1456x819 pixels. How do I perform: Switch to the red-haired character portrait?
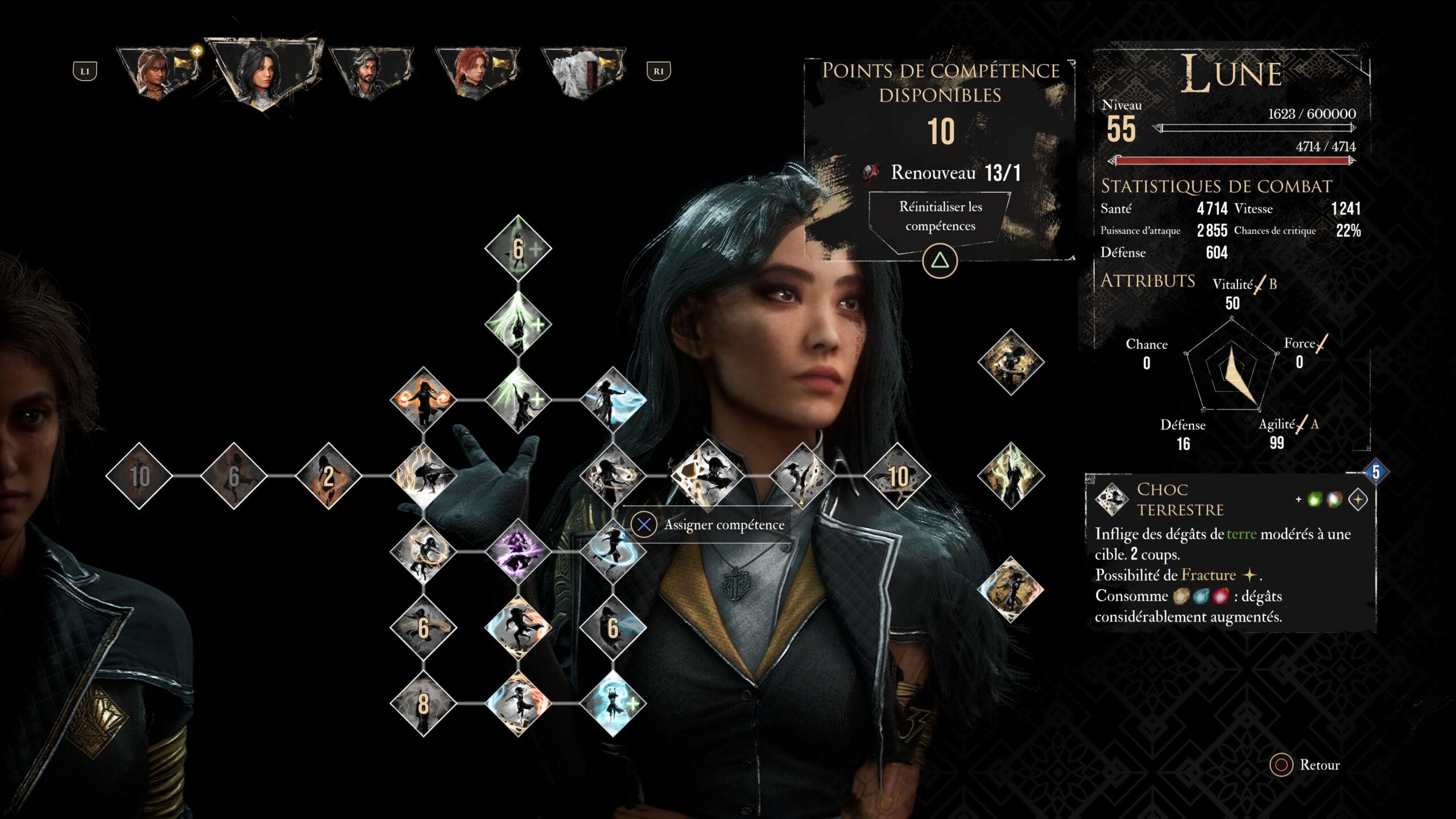[477, 72]
